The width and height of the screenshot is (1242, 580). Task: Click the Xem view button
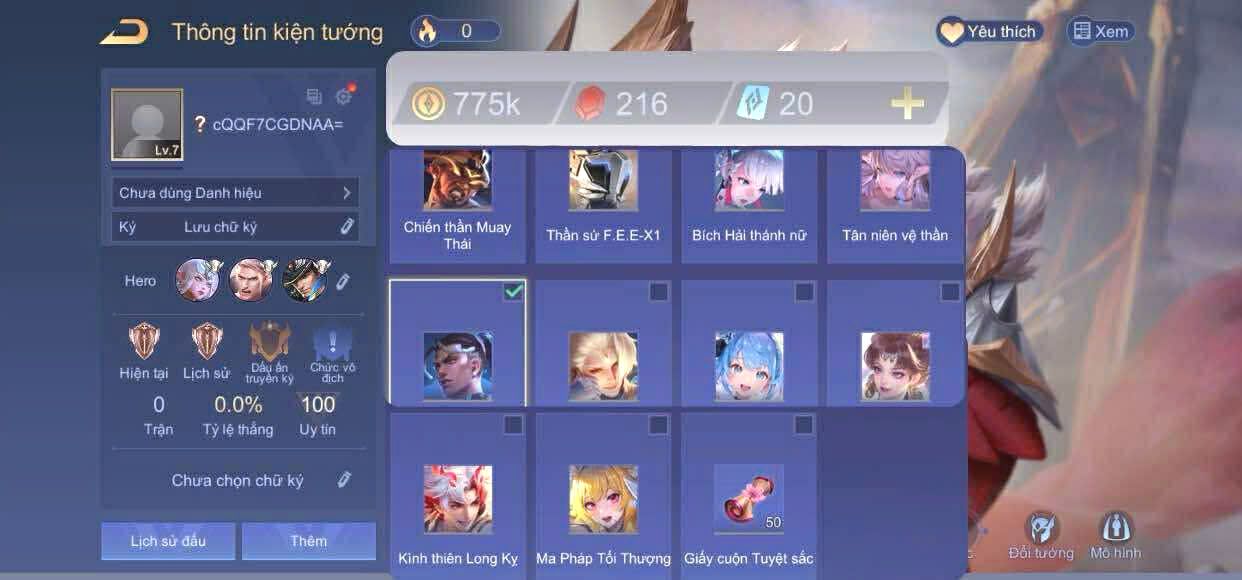[x=1101, y=32]
